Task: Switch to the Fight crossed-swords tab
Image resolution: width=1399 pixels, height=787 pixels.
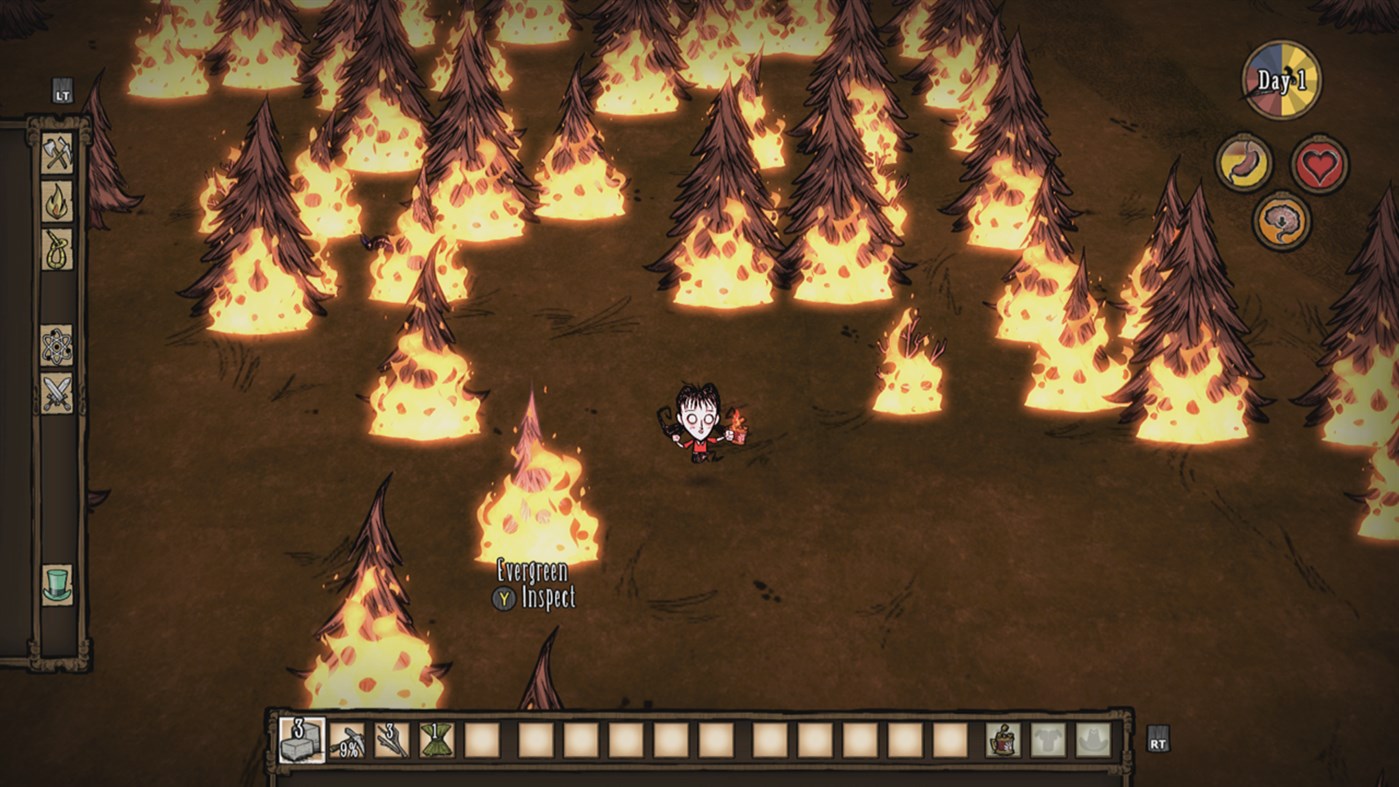Action: tap(57, 393)
